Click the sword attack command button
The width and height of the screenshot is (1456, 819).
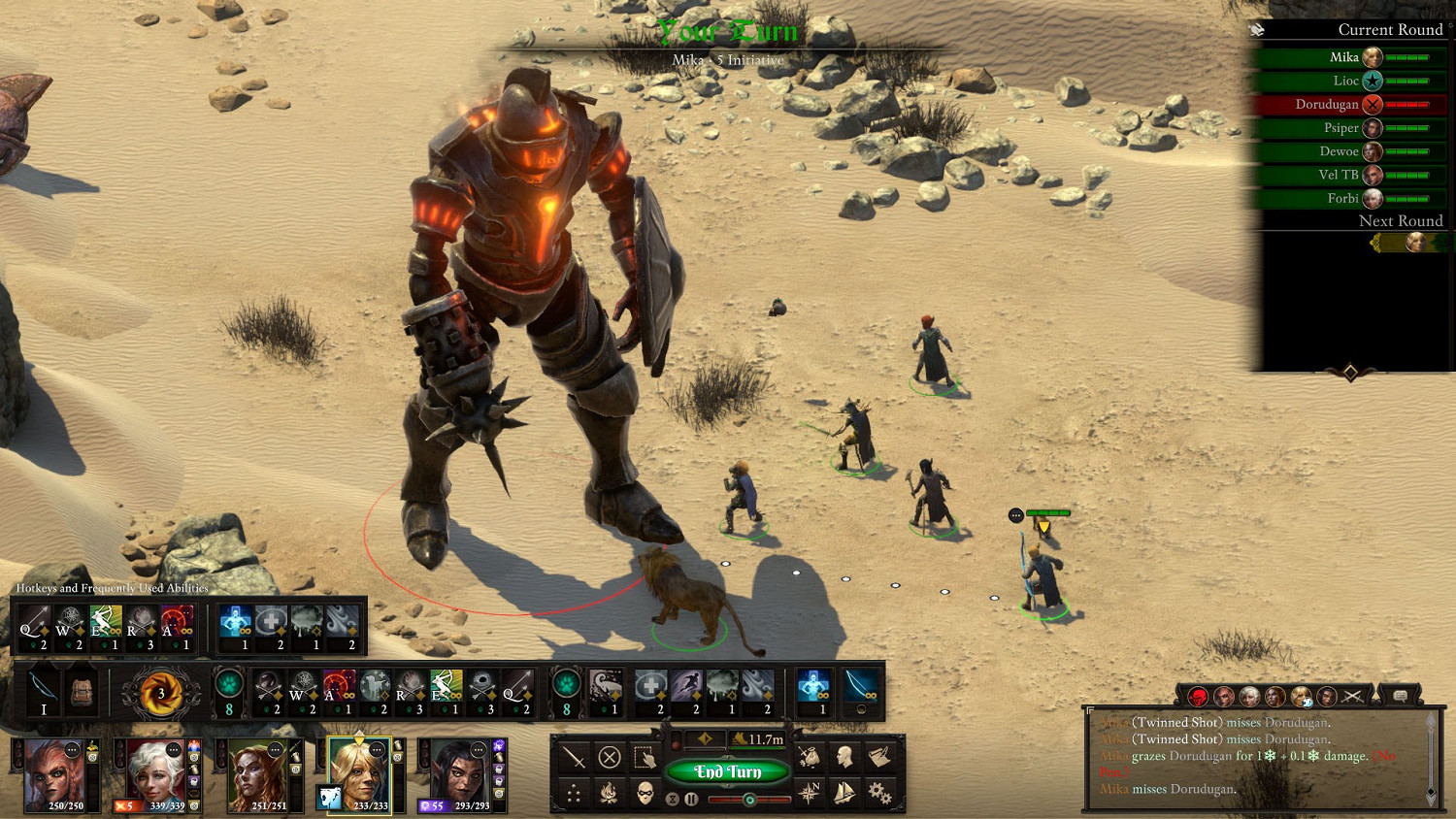pos(574,756)
